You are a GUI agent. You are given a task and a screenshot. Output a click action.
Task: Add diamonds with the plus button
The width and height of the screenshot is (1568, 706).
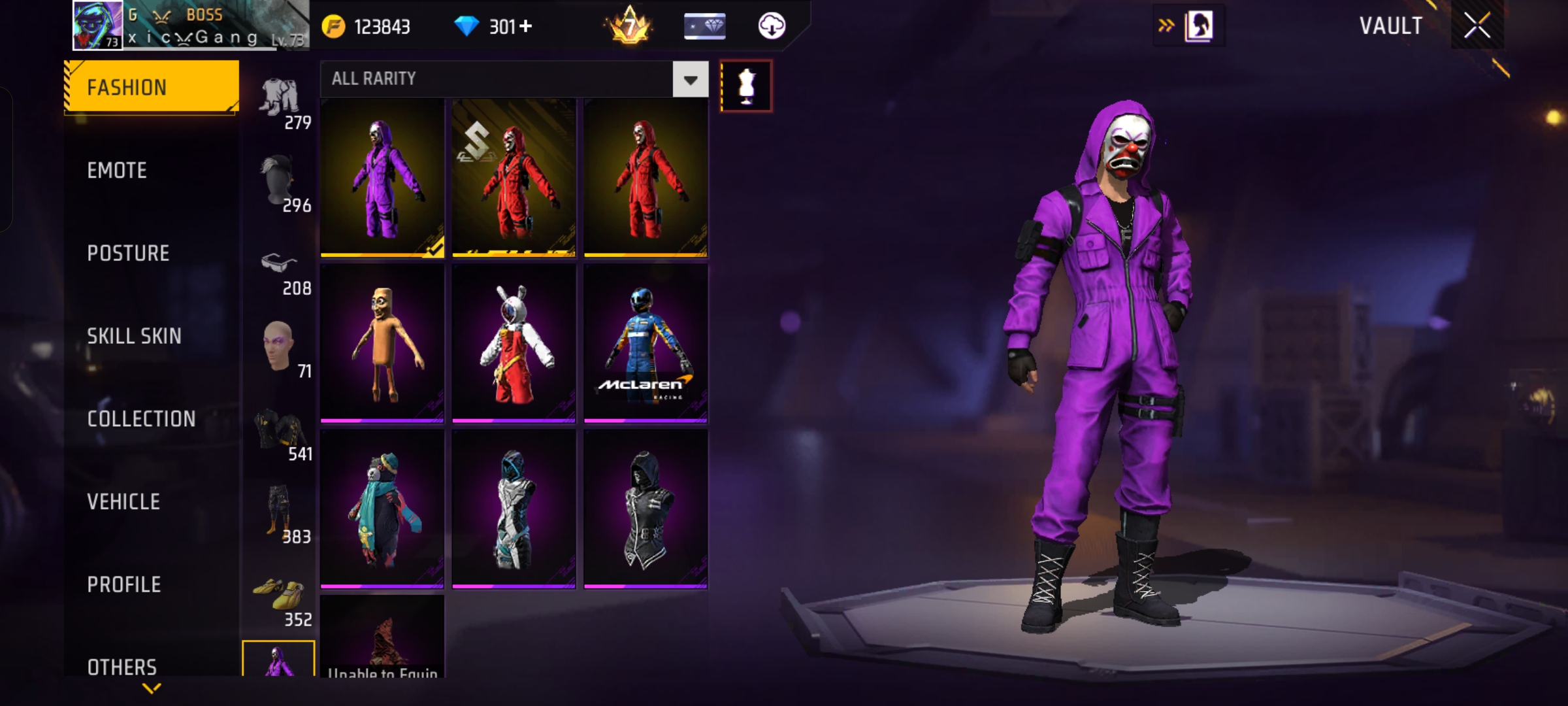pyautogui.click(x=526, y=26)
